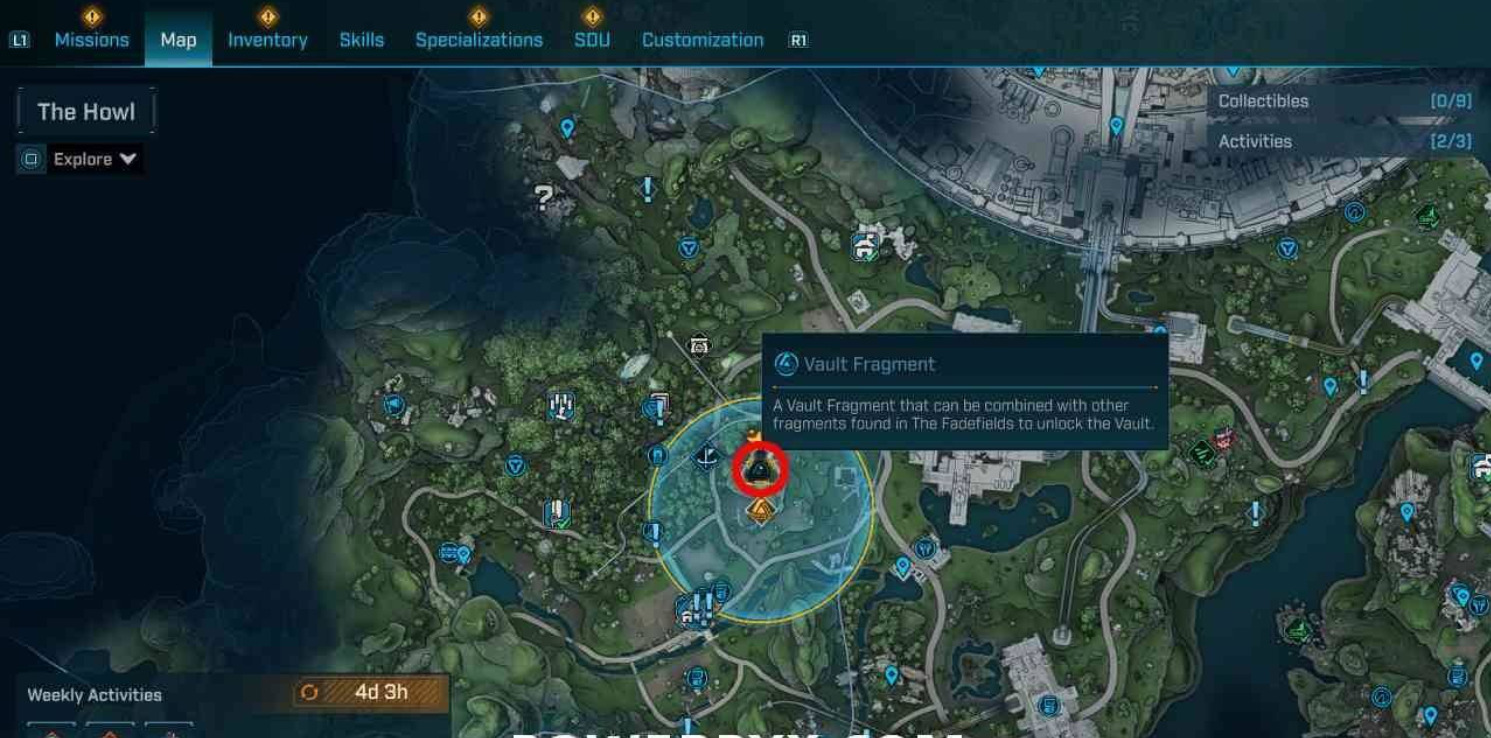Open the Weekly Activities panel
This screenshot has width=1491, height=738.
point(94,695)
